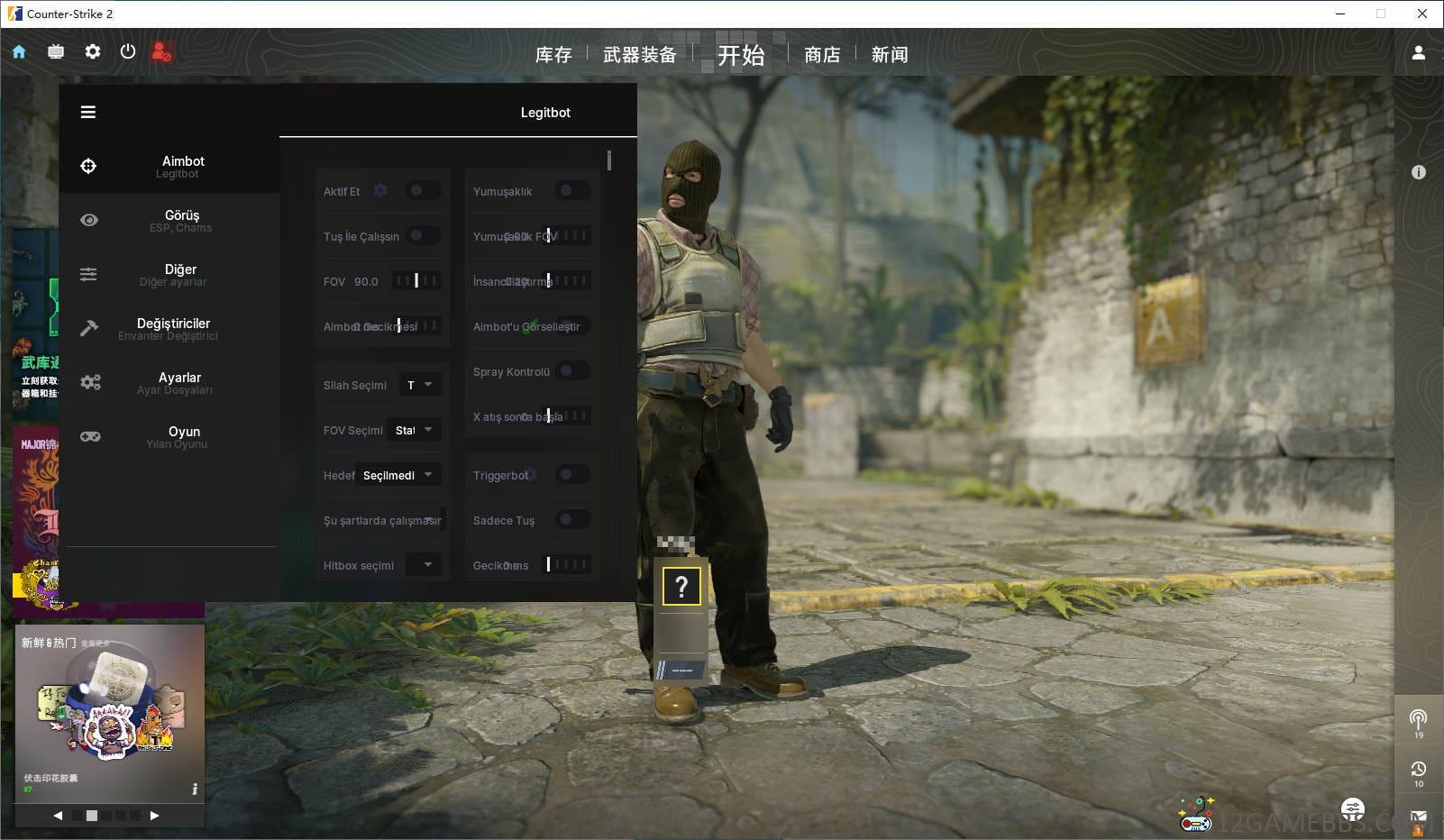Toggle the Spray Kontrolü switch
Screen dimensions: 1444x840
(x=571, y=371)
